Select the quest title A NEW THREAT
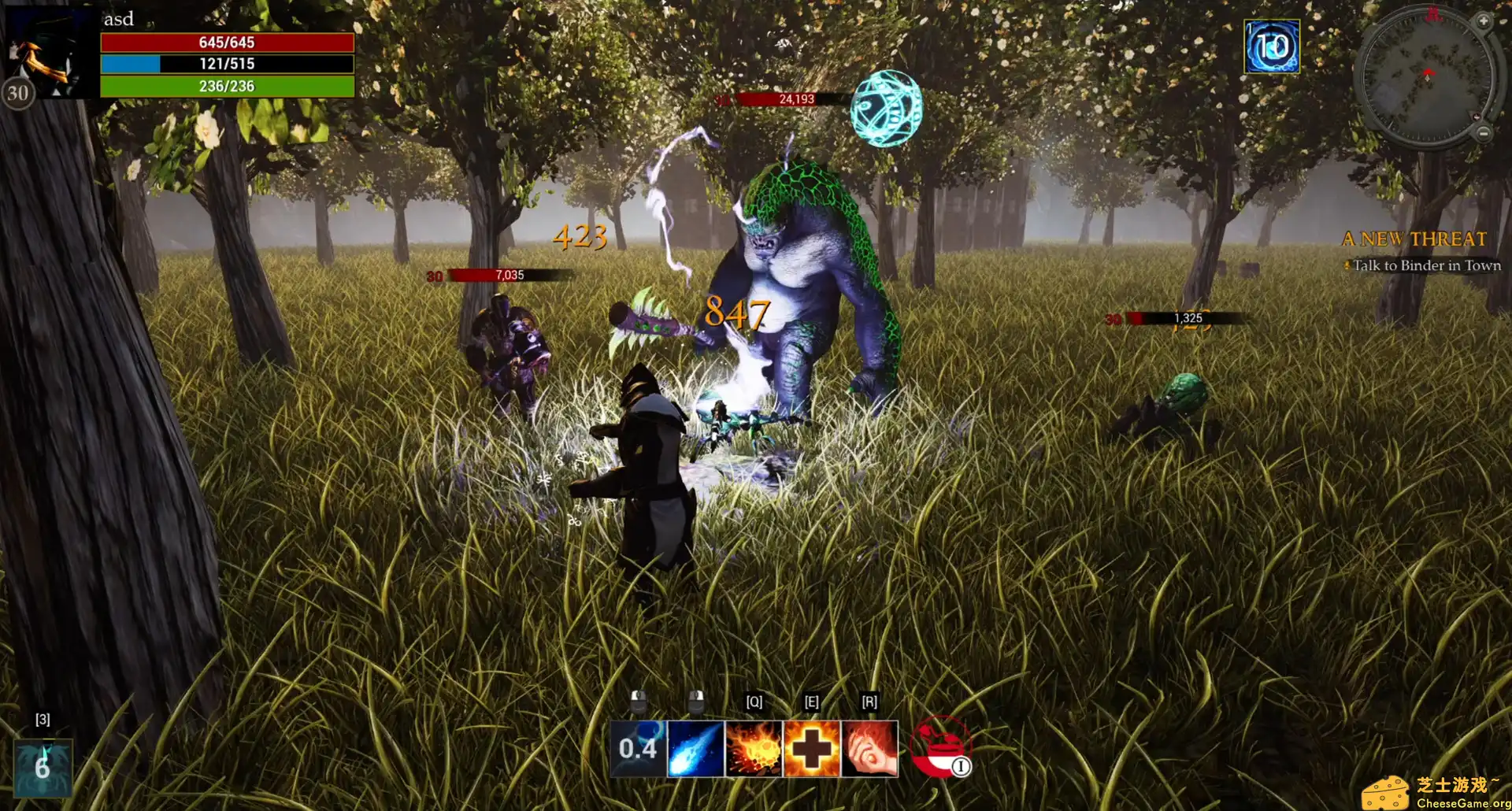The width and height of the screenshot is (1512, 811). 1415,239
